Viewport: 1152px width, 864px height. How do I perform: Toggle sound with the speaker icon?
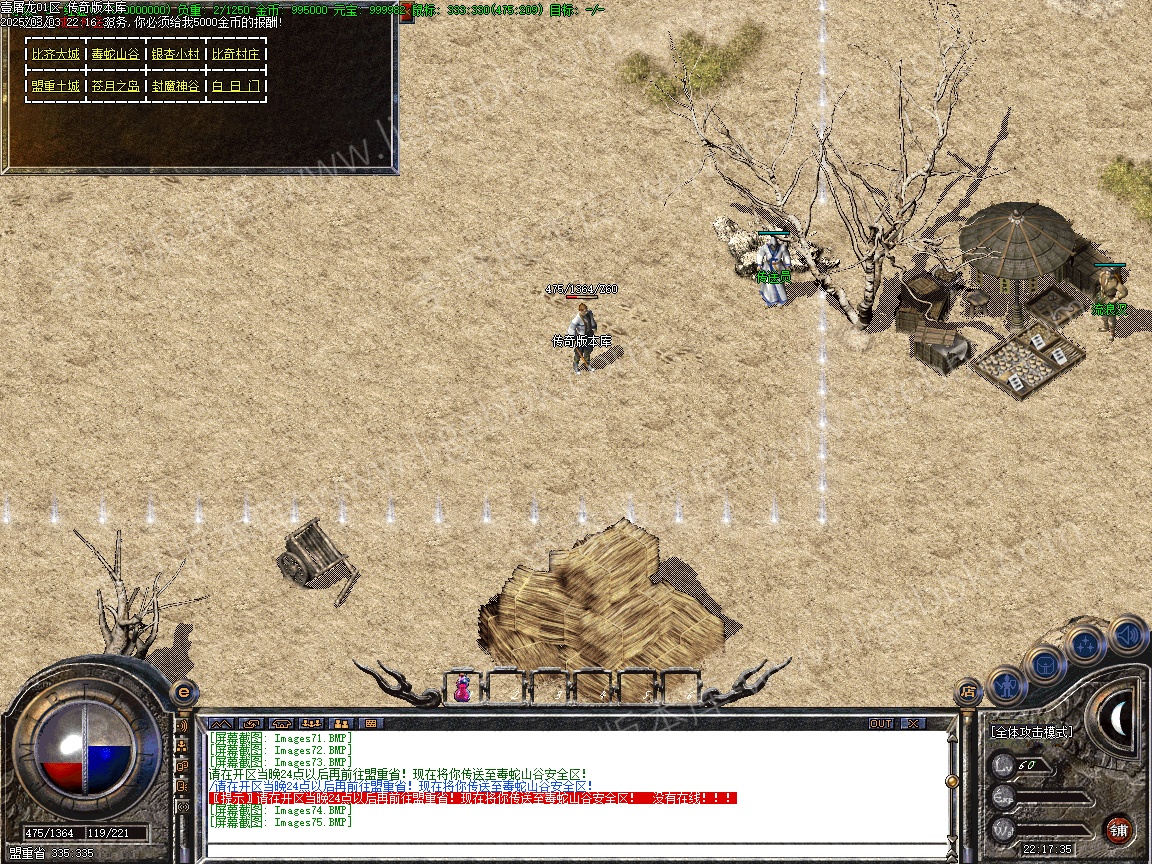1128,634
